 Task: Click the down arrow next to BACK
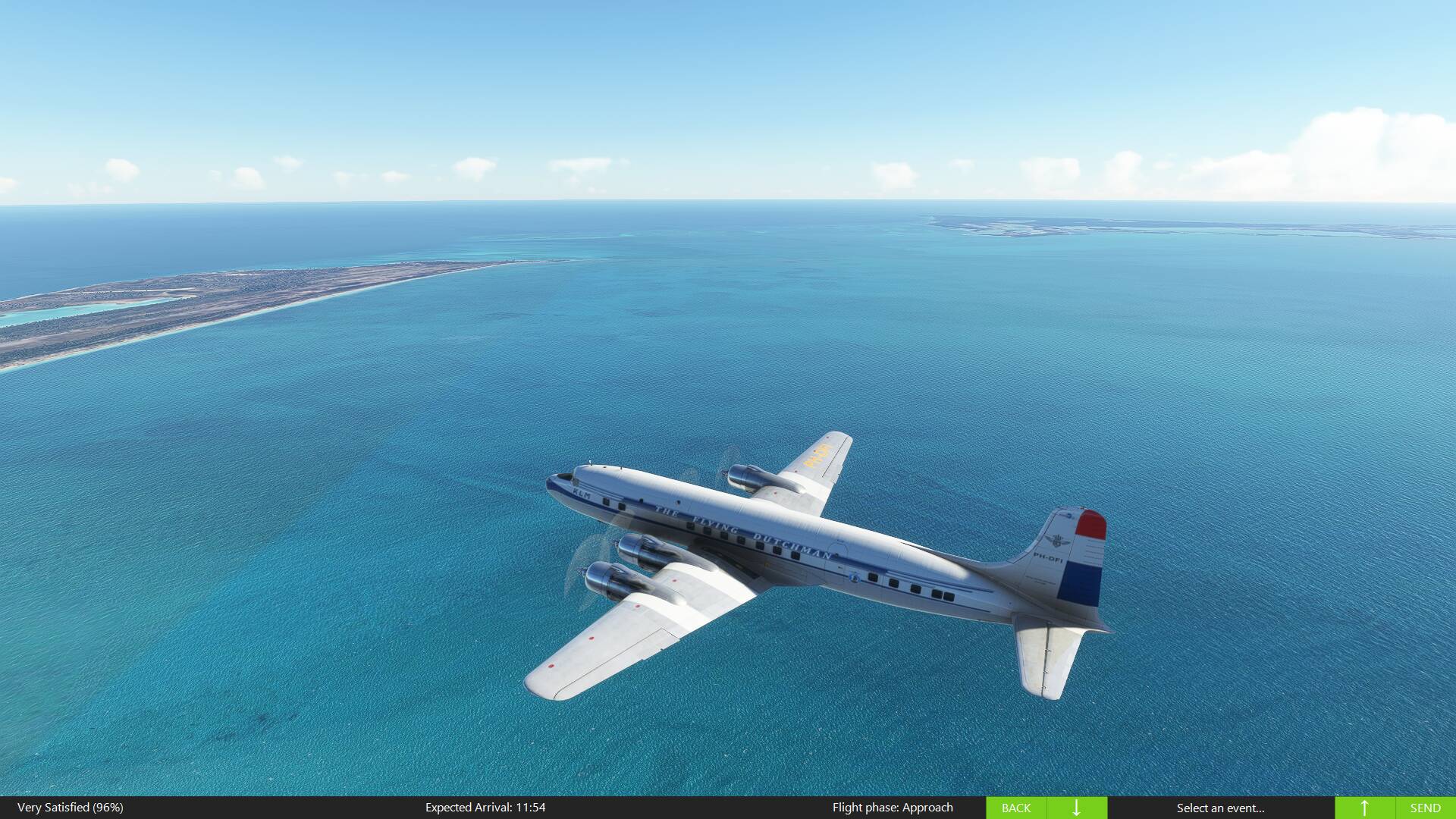click(x=1076, y=808)
